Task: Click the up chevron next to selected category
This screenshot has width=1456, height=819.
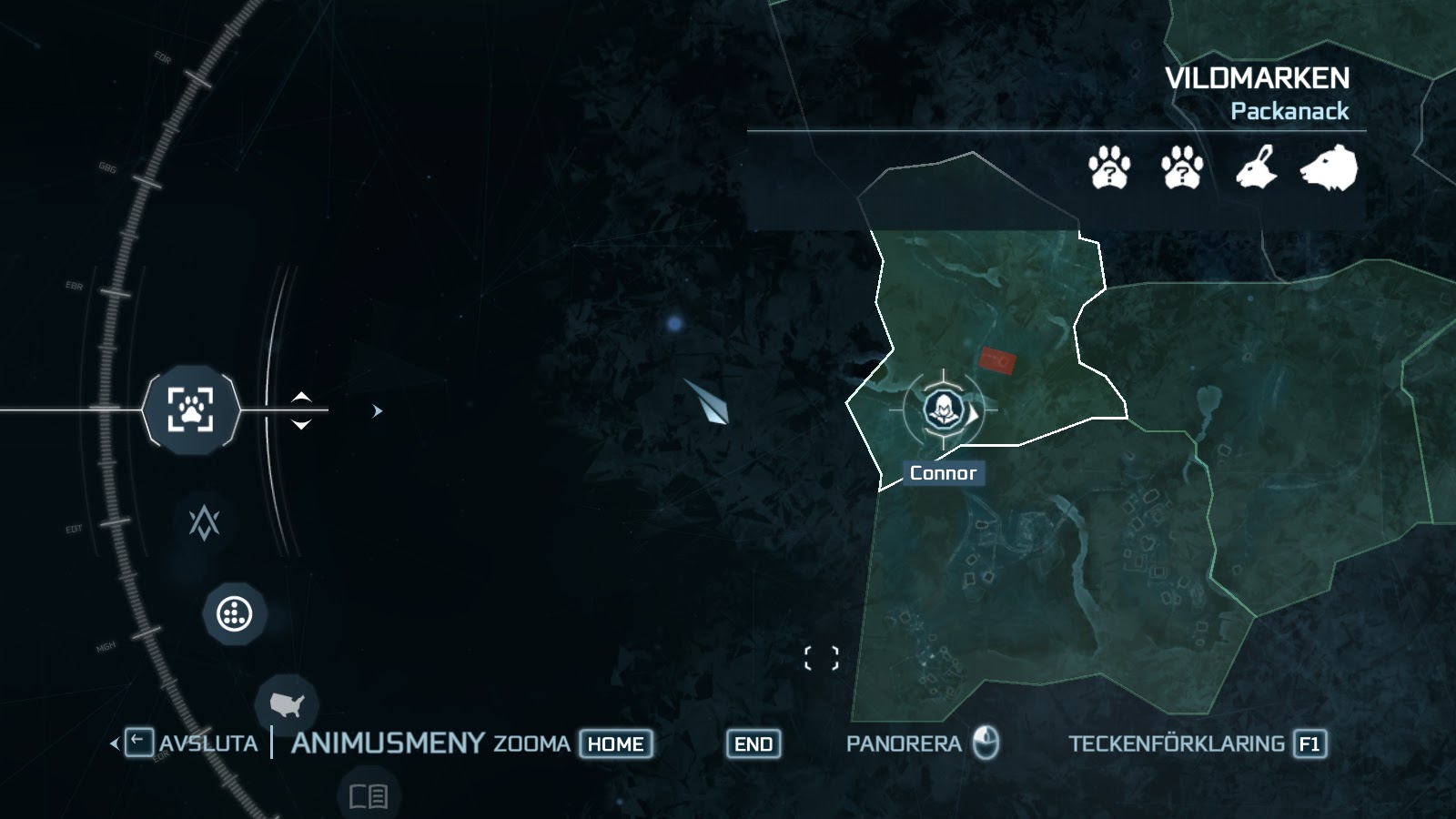Action: tap(300, 398)
